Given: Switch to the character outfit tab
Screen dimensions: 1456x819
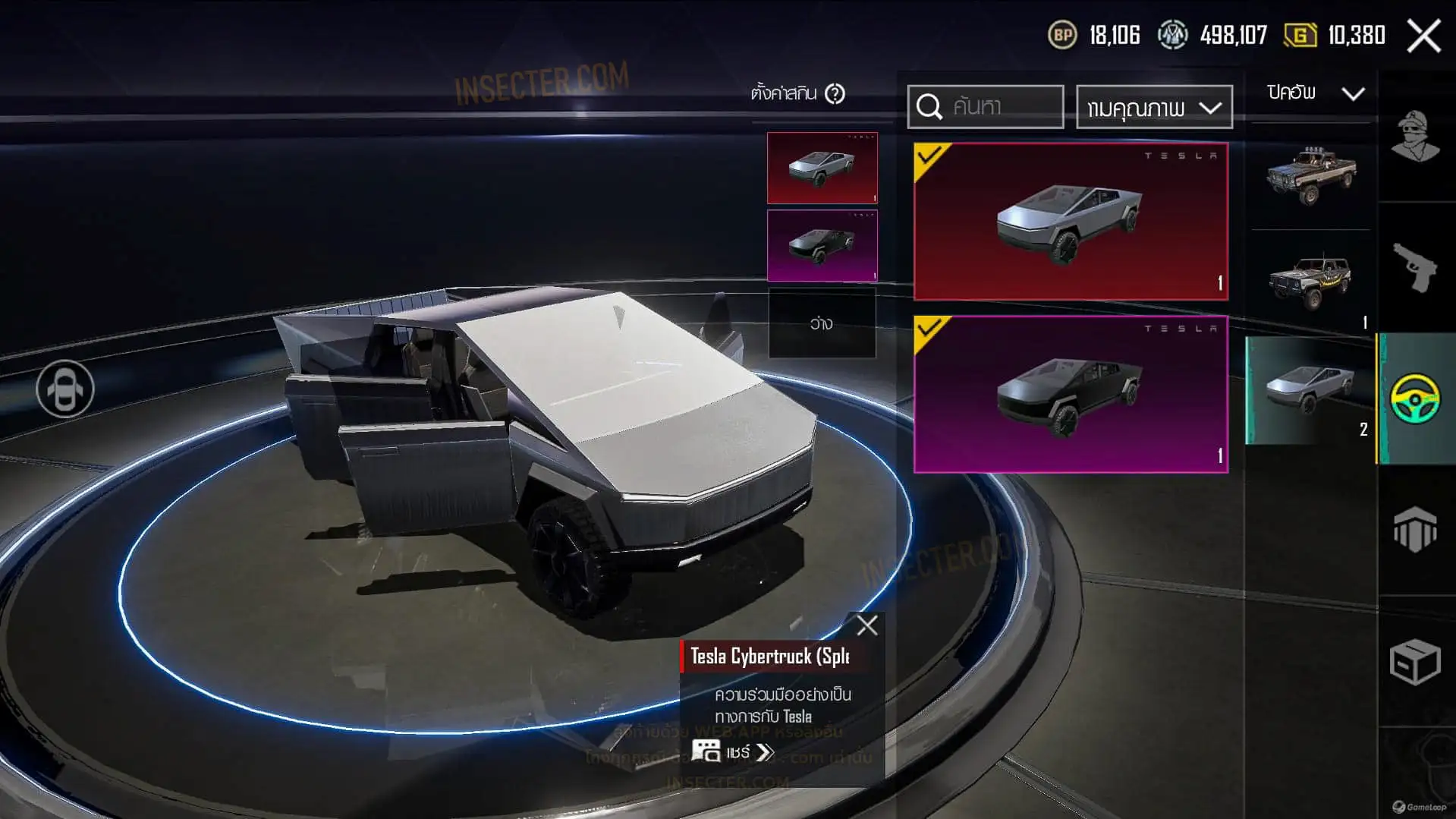Looking at the screenshot, I should point(1415,137).
